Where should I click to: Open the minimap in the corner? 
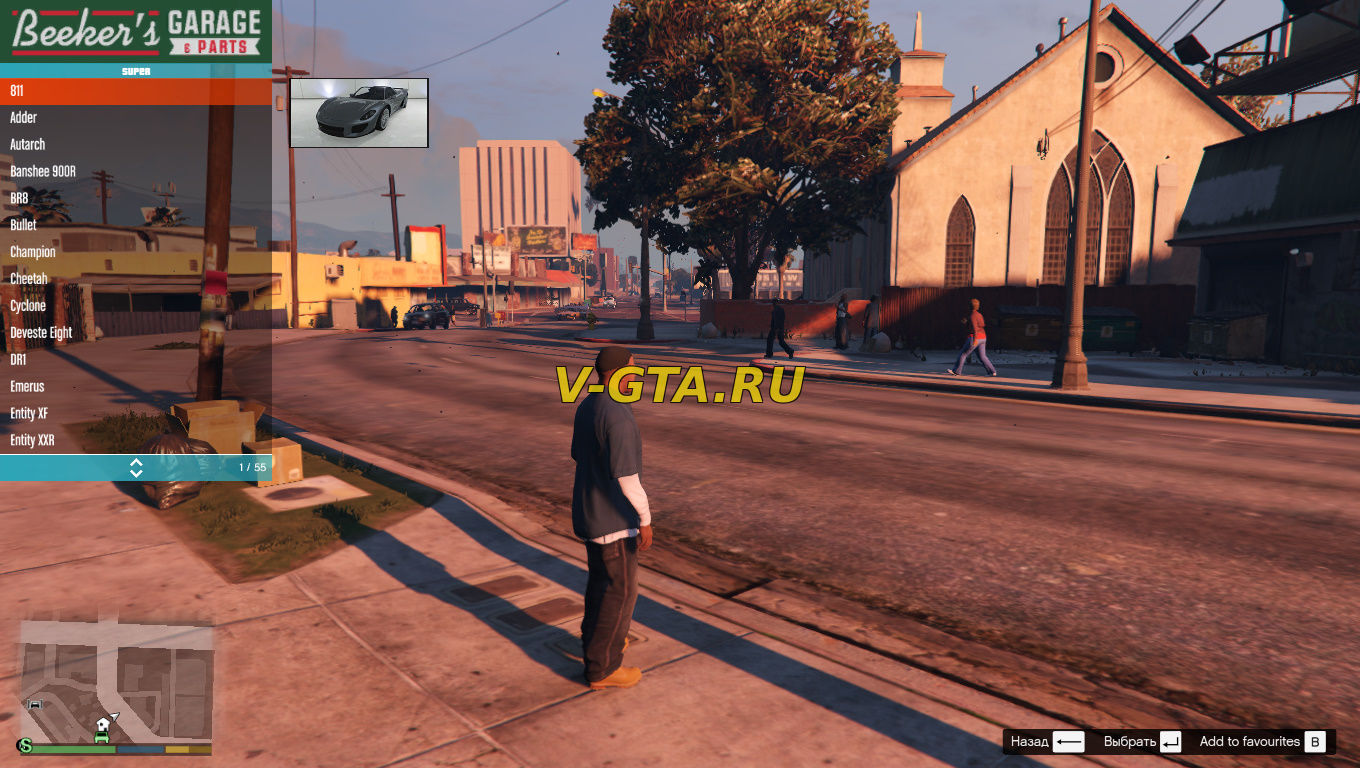(117, 685)
